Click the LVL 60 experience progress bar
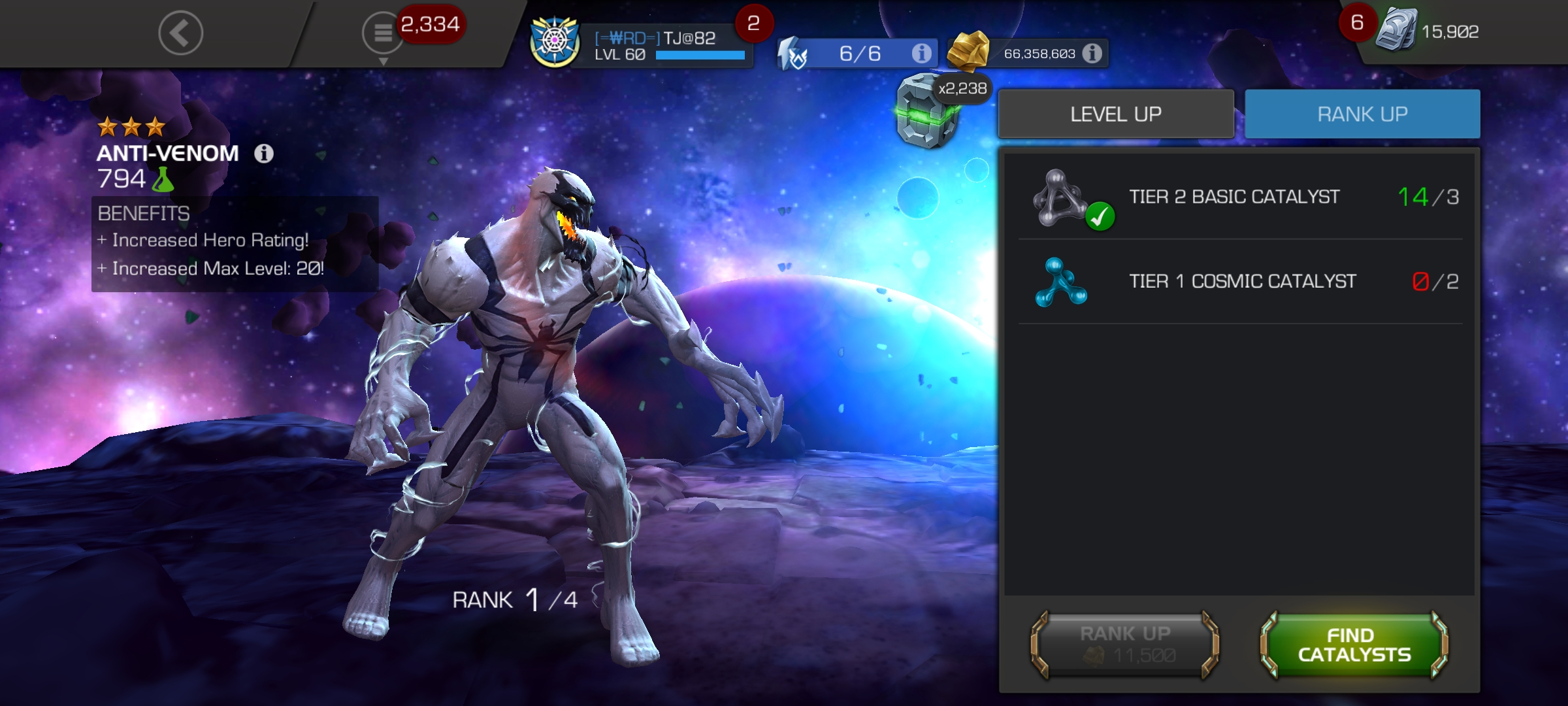The height and width of the screenshot is (706, 1568). 699,56
